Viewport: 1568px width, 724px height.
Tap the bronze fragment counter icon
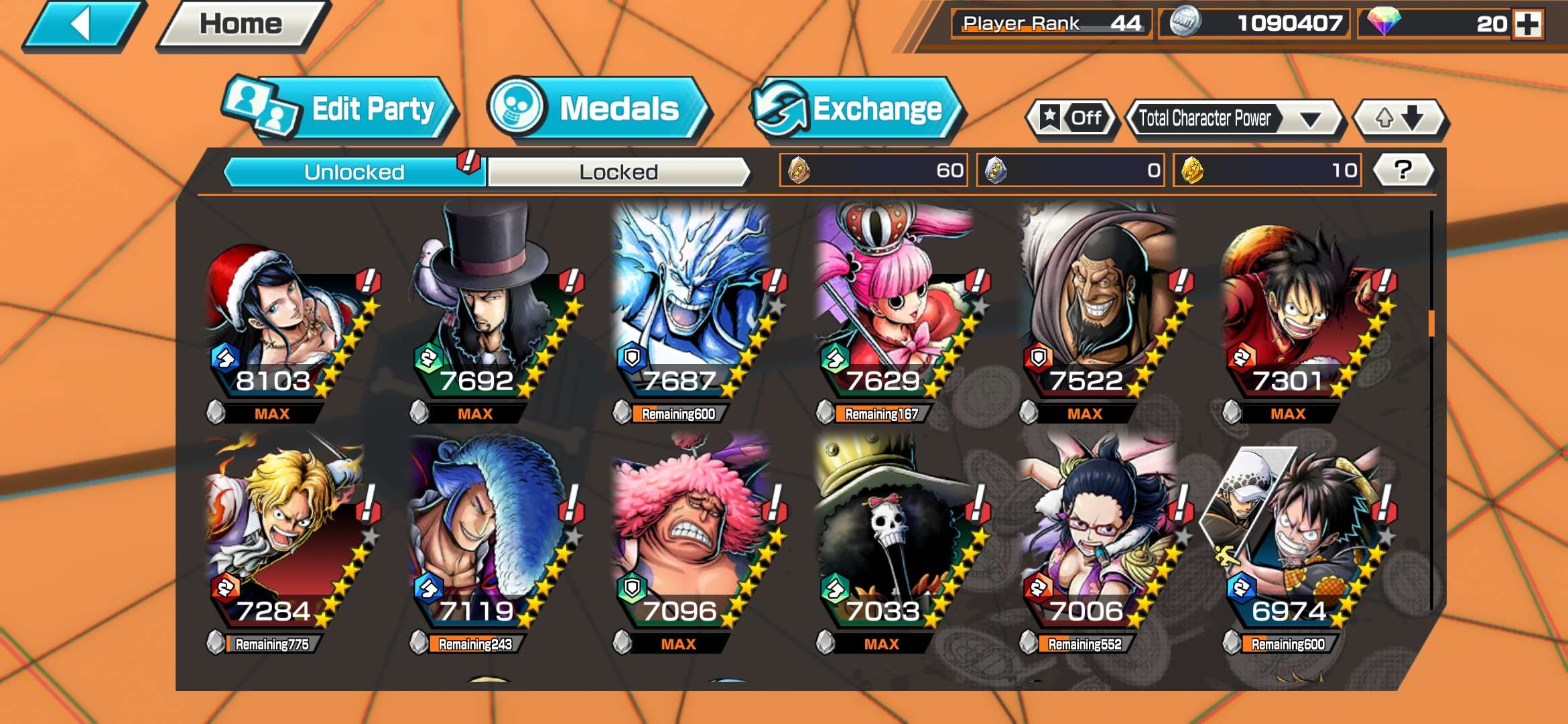799,171
